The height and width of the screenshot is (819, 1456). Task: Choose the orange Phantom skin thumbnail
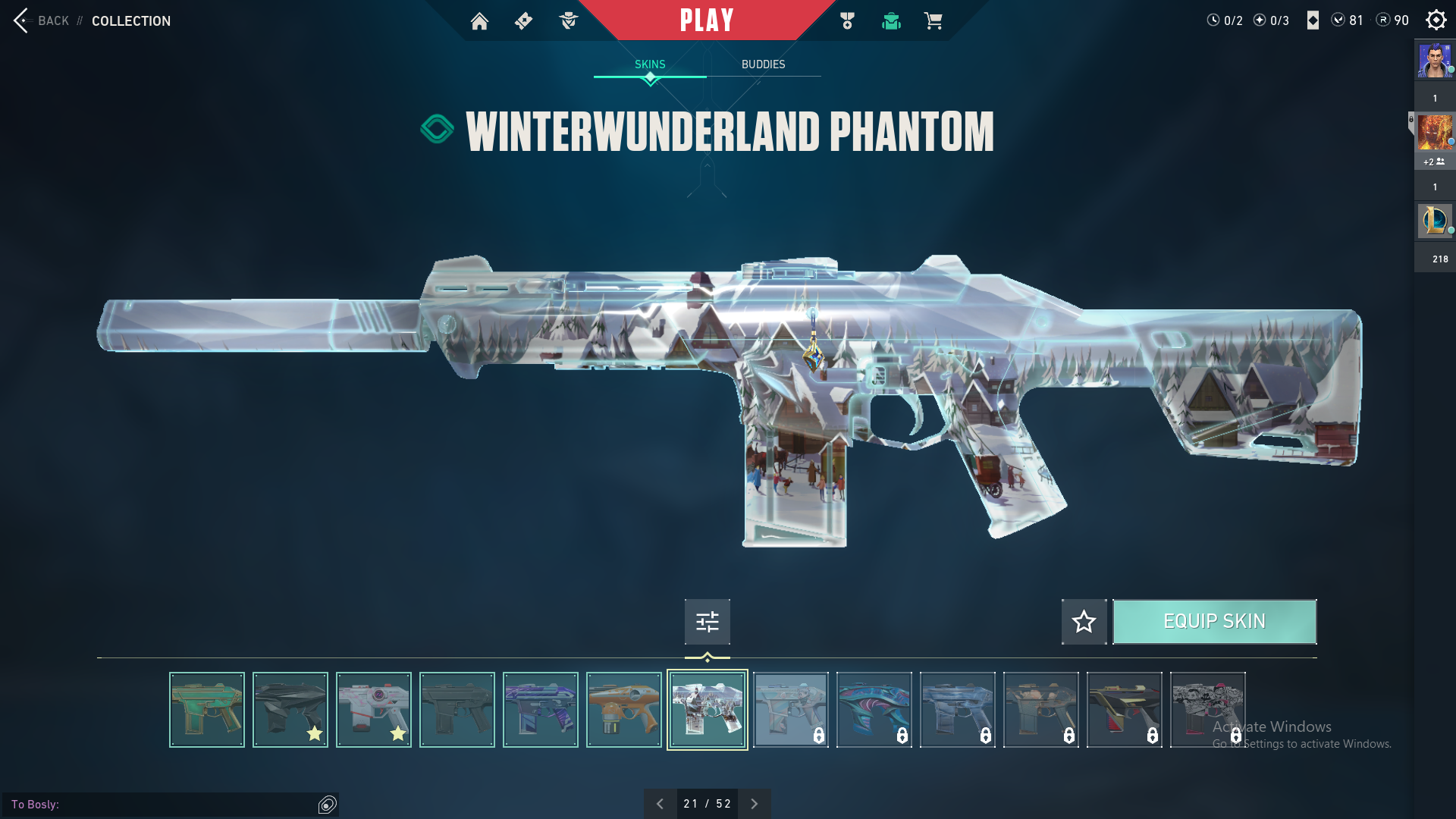(x=624, y=710)
